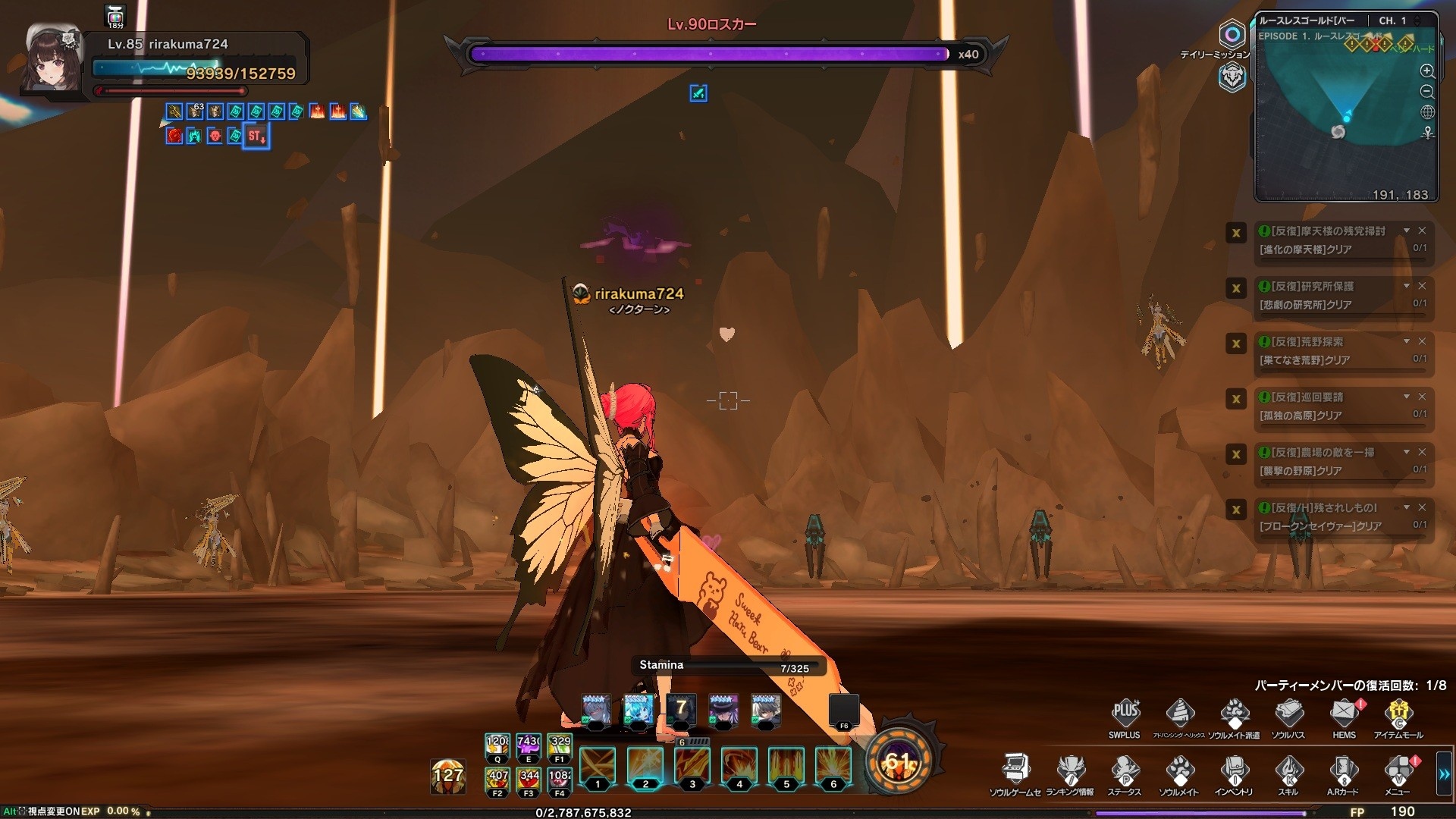Screen dimensions: 1456x819
Task: Zoom out the minimap with the minus magnifier
Action: point(1427,92)
